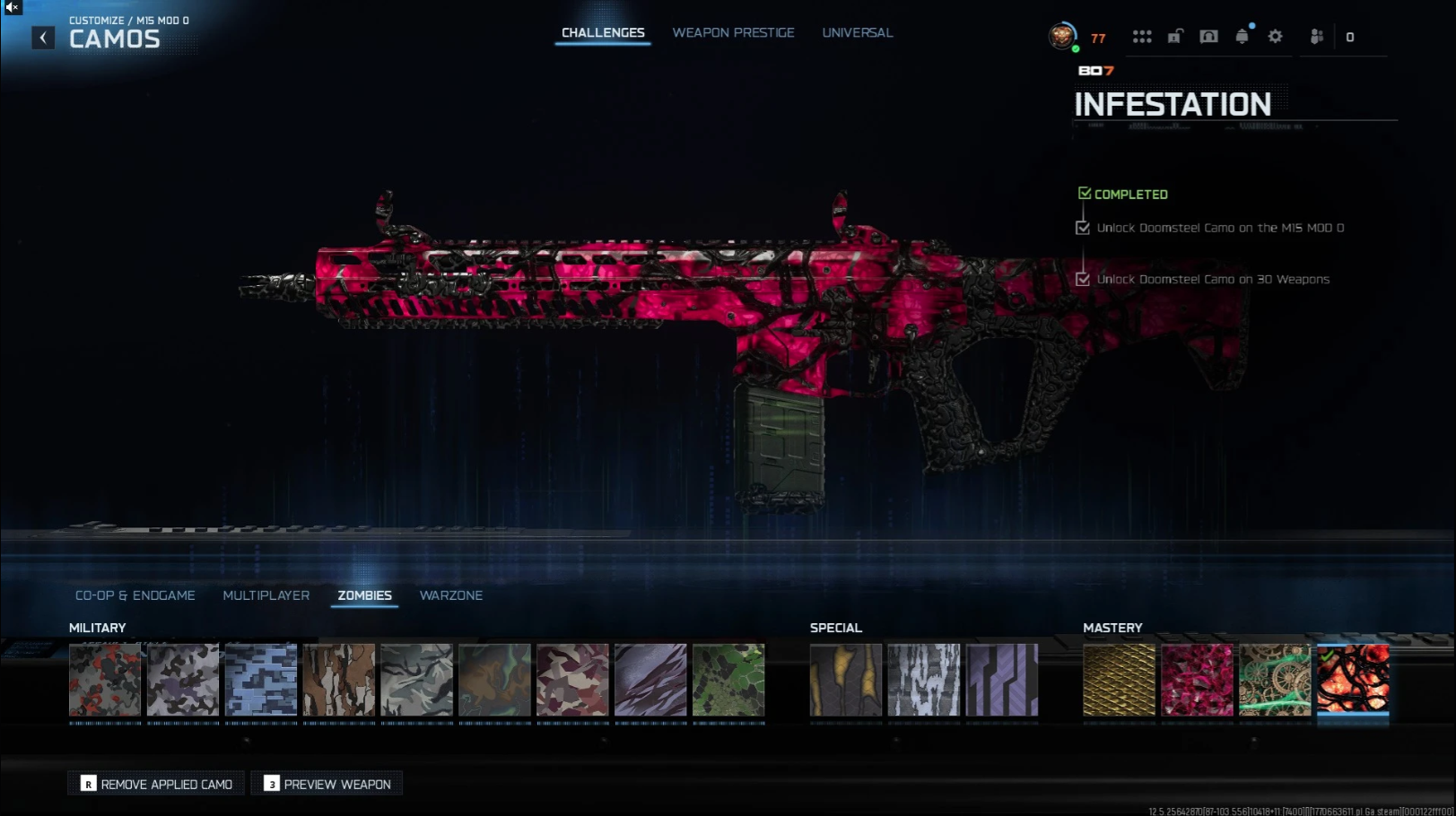Viewport: 1456px width, 816px height.
Task: Pick the pink crystal mastery camo
Action: coord(1197,680)
